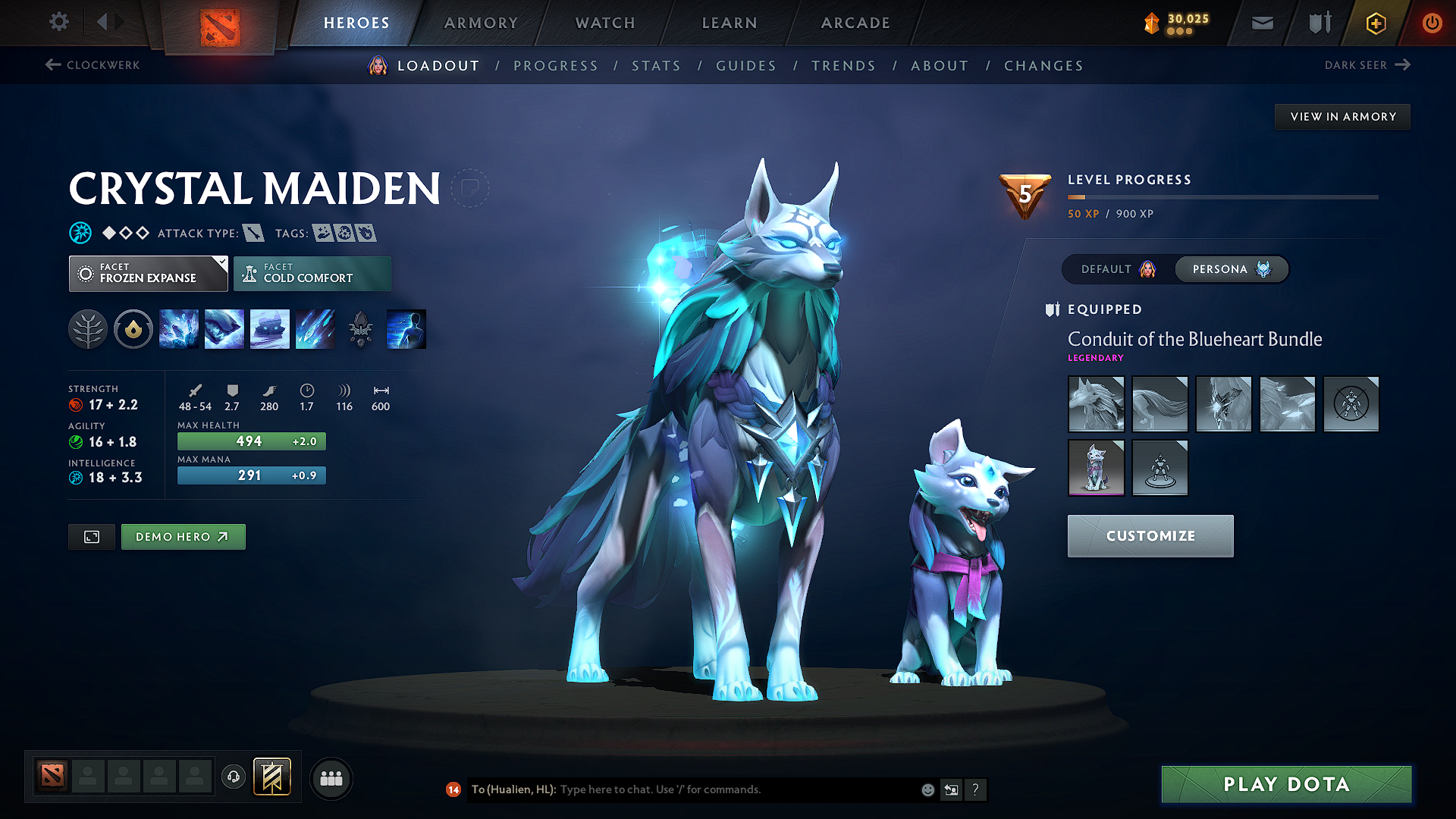Open the mail envelope icon
This screenshot has width=1456, height=819.
click(x=1262, y=24)
